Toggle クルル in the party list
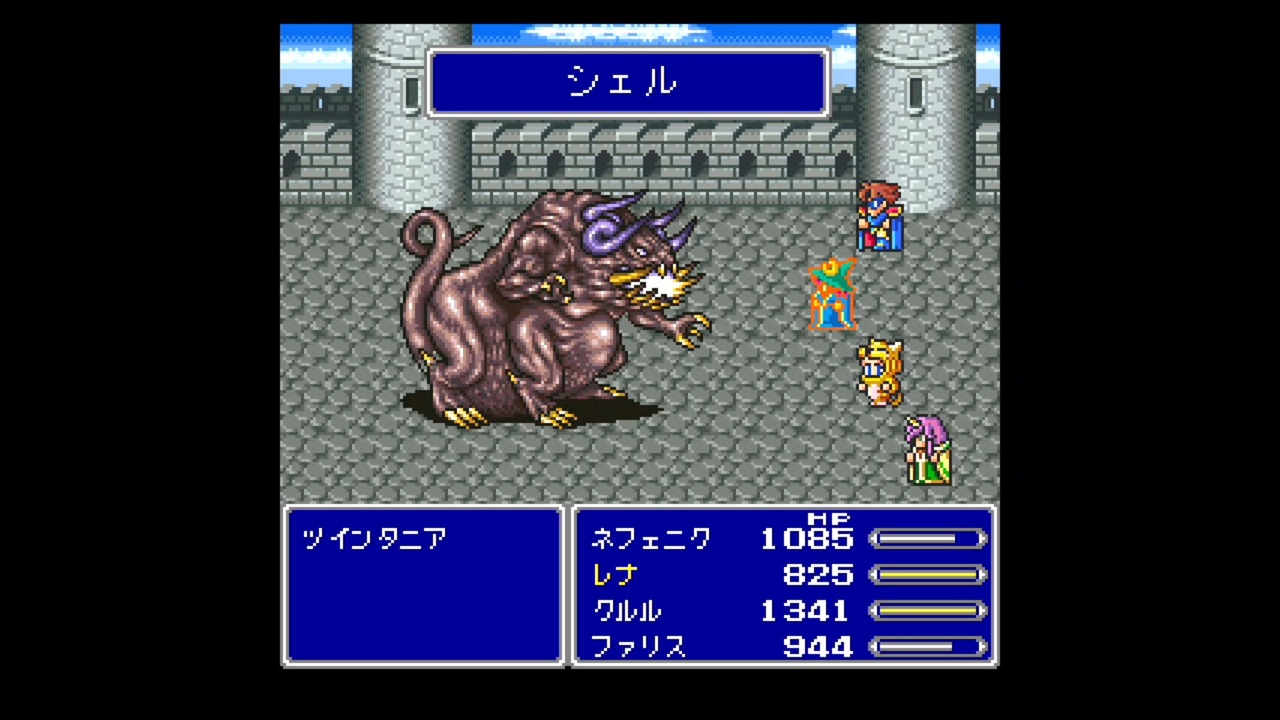Screen dimensions: 1280x720 630,611
